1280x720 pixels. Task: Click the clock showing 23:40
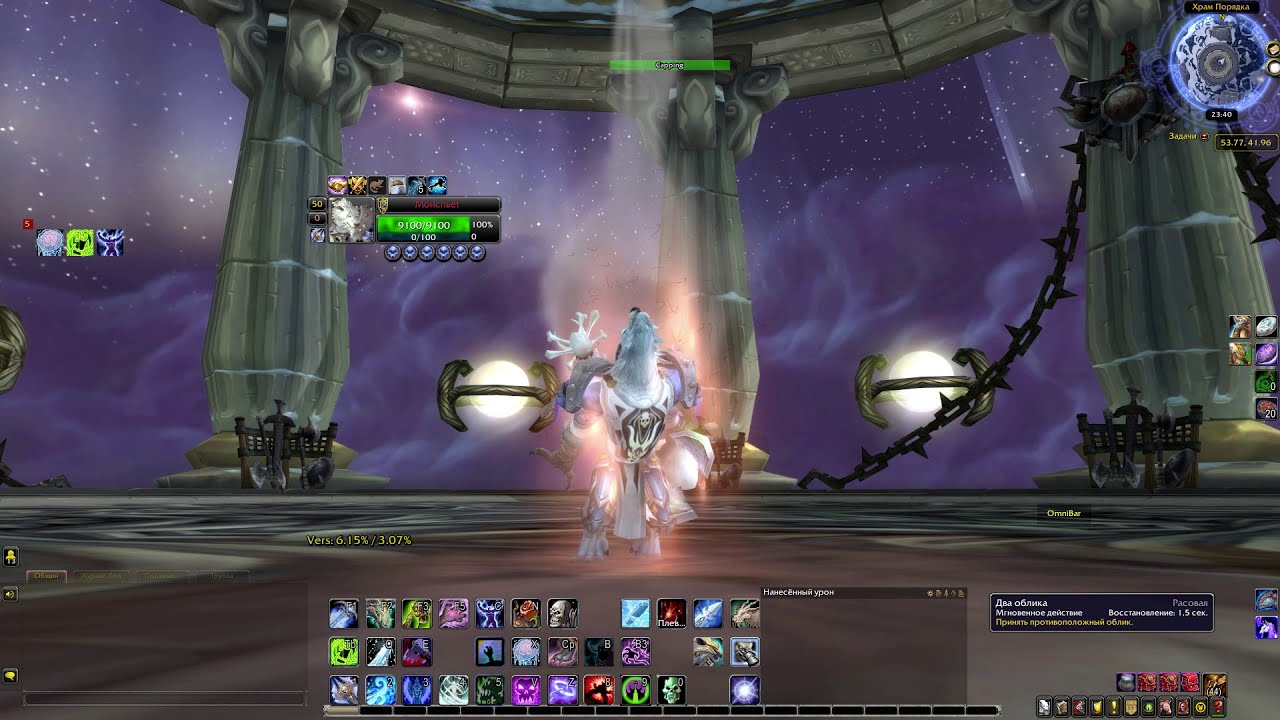[1221, 114]
